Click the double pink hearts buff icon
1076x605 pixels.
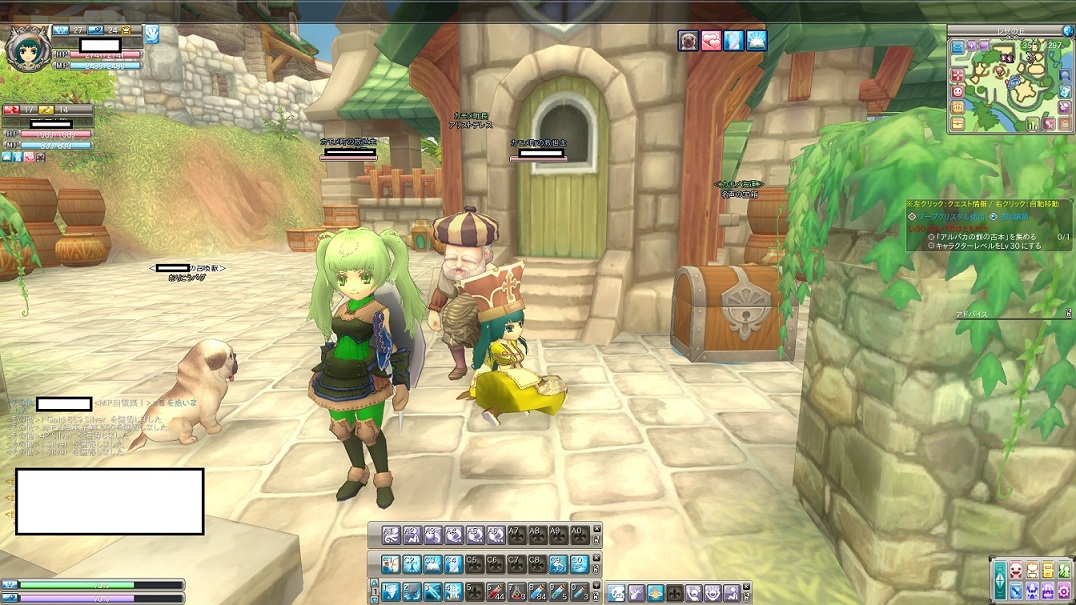[711, 40]
